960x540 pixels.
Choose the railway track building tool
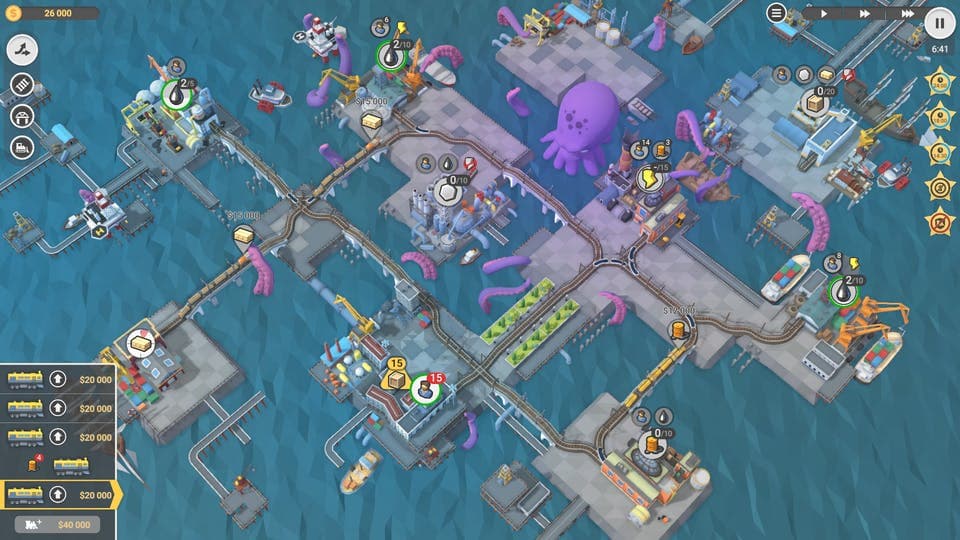[x=22, y=84]
